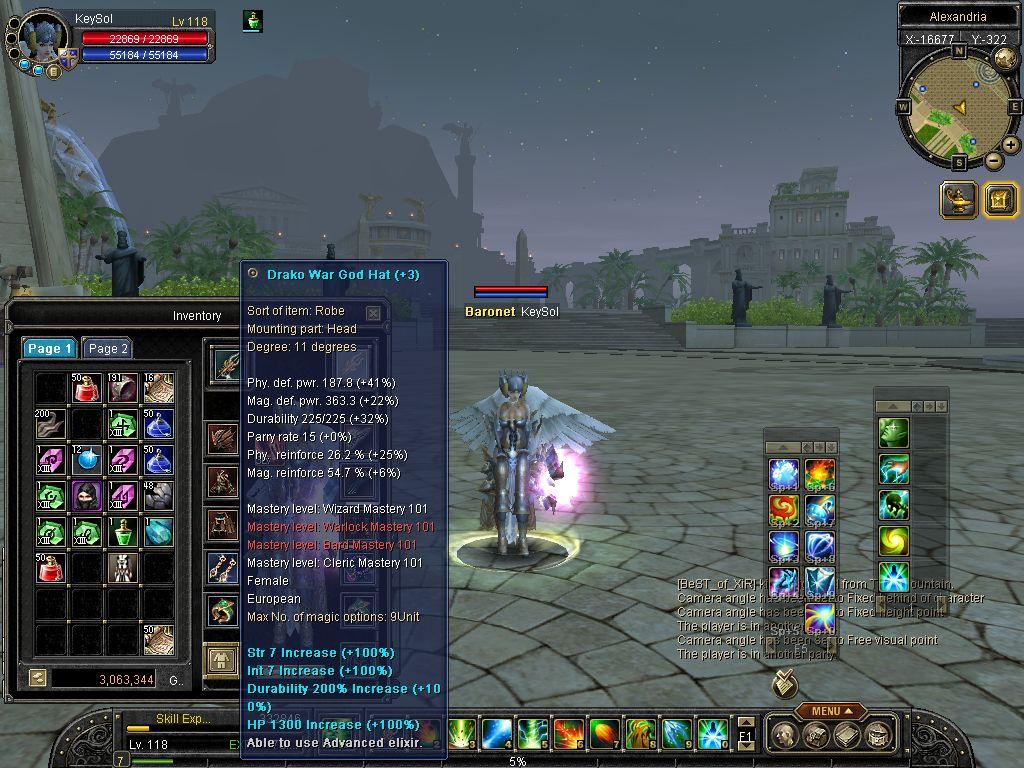Activate the fire explosion skill in slot 6
The image size is (1024, 768).
coord(568,734)
